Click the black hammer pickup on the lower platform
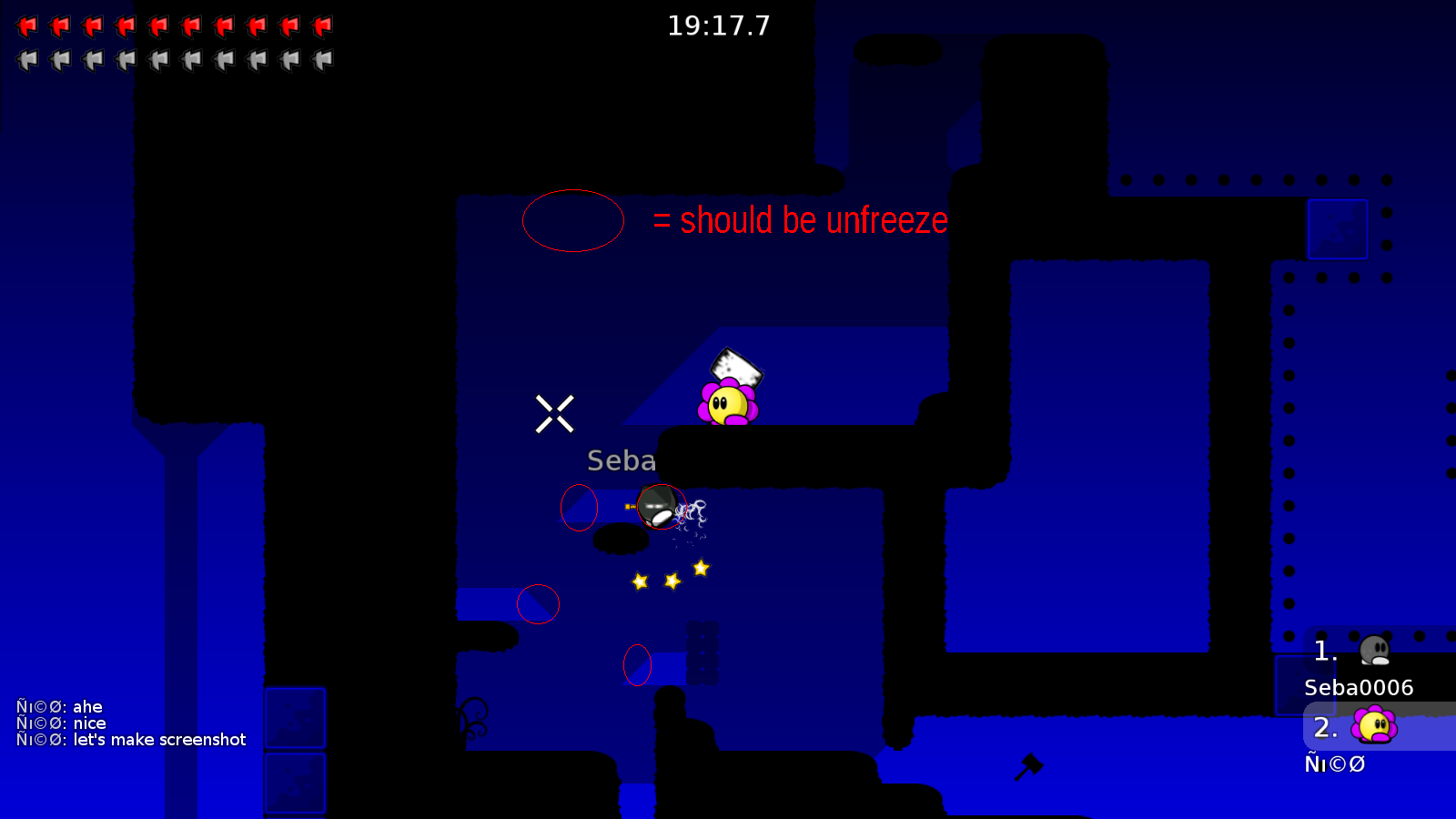Viewport: 1456px width, 819px height. point(1031,767)
